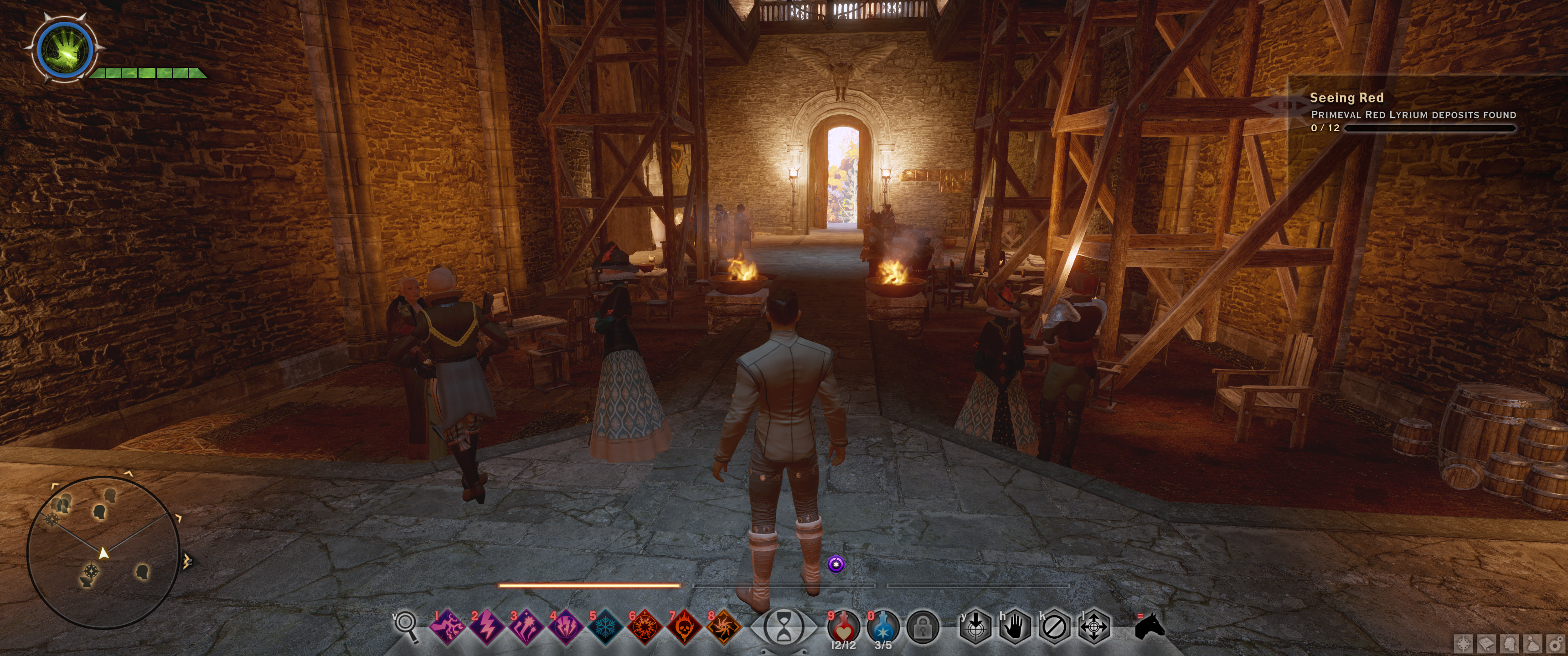Use the blue lyrium potion
This screenshot has height=656, width=1568.
(882, 627)
